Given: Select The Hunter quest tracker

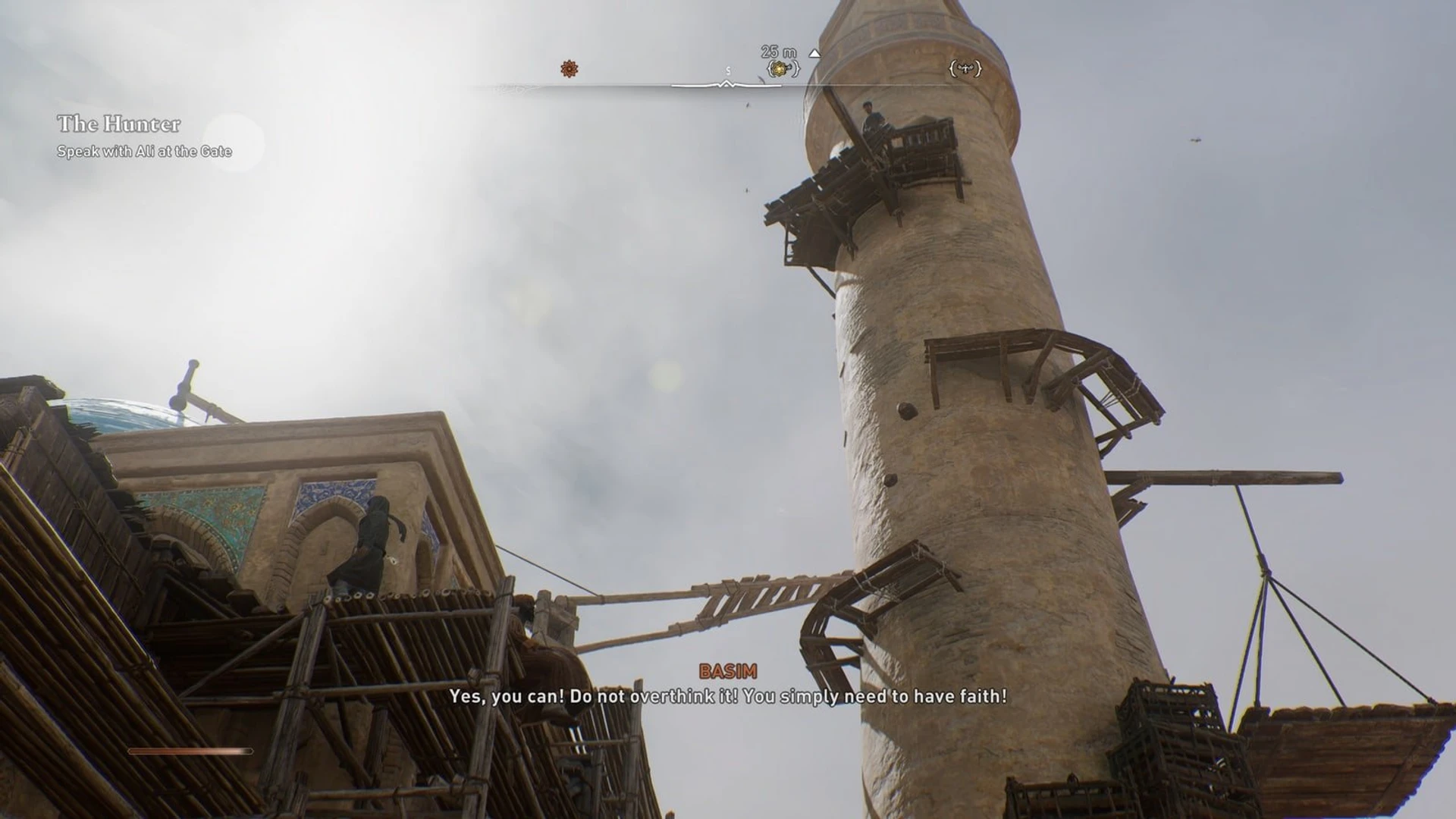Looking at the screenshot, I should click(119, 124).
